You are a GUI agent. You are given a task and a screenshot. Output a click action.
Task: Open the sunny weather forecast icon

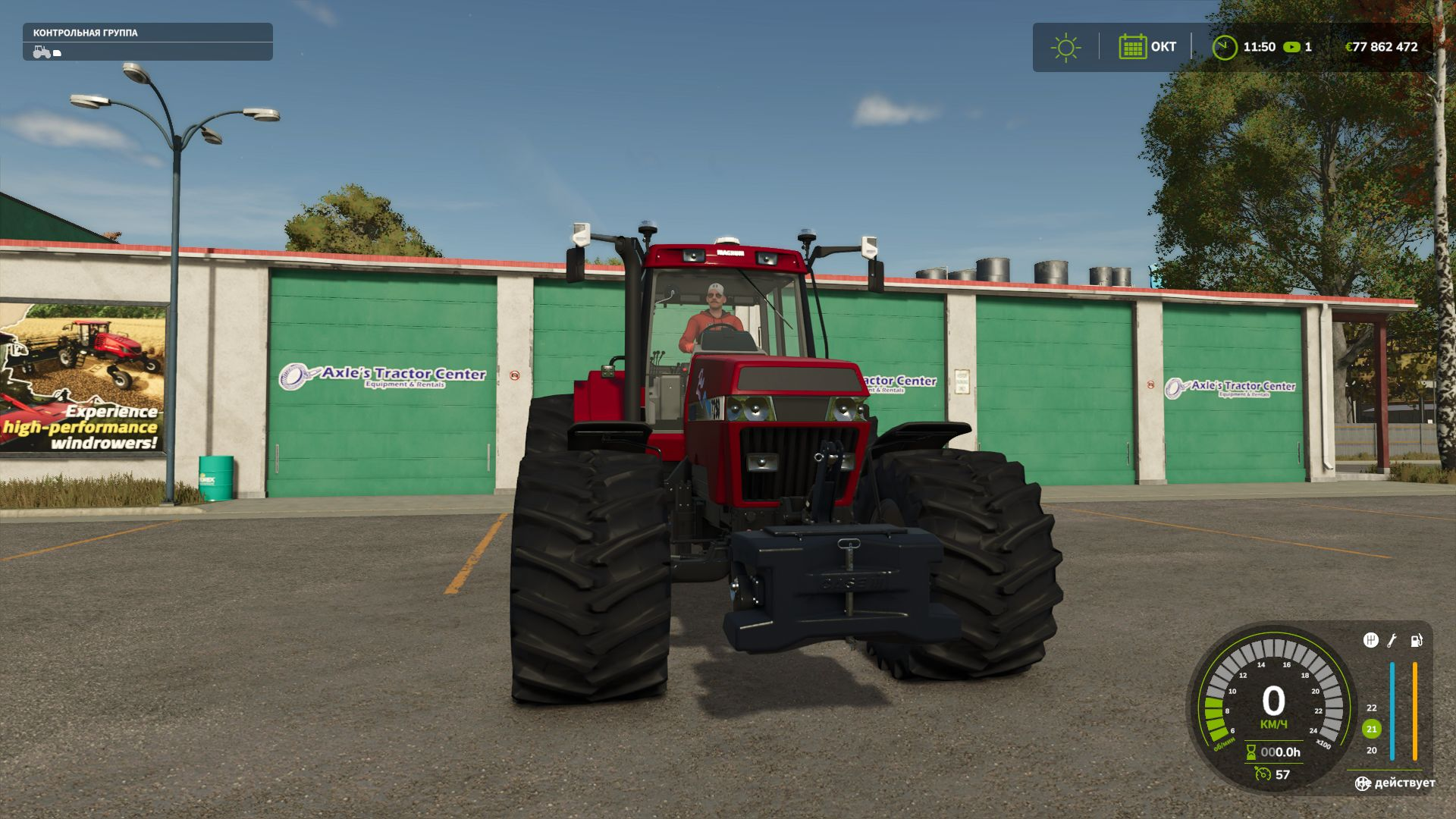[x=1065, y=47]
